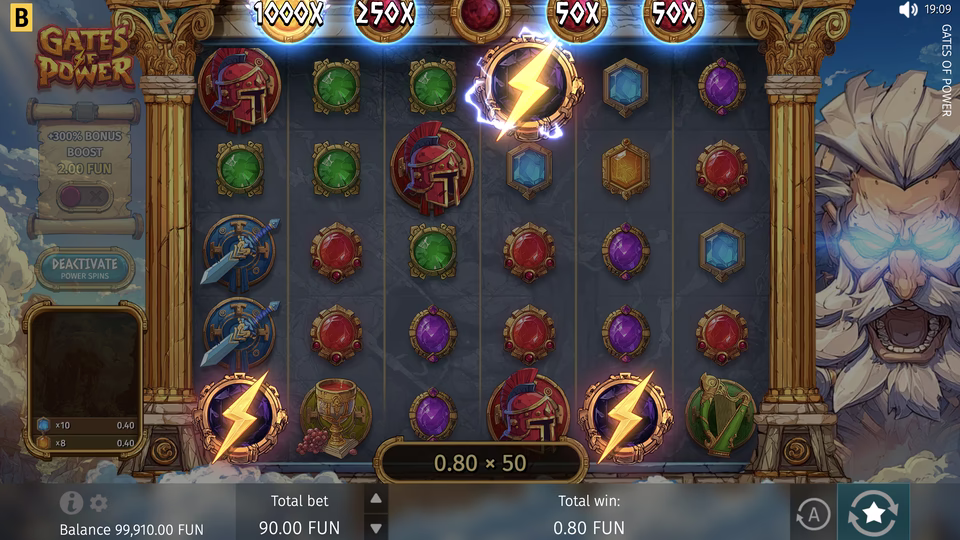960x540 pixels.
Task: Mute the game sound
Action: point(908,10)
